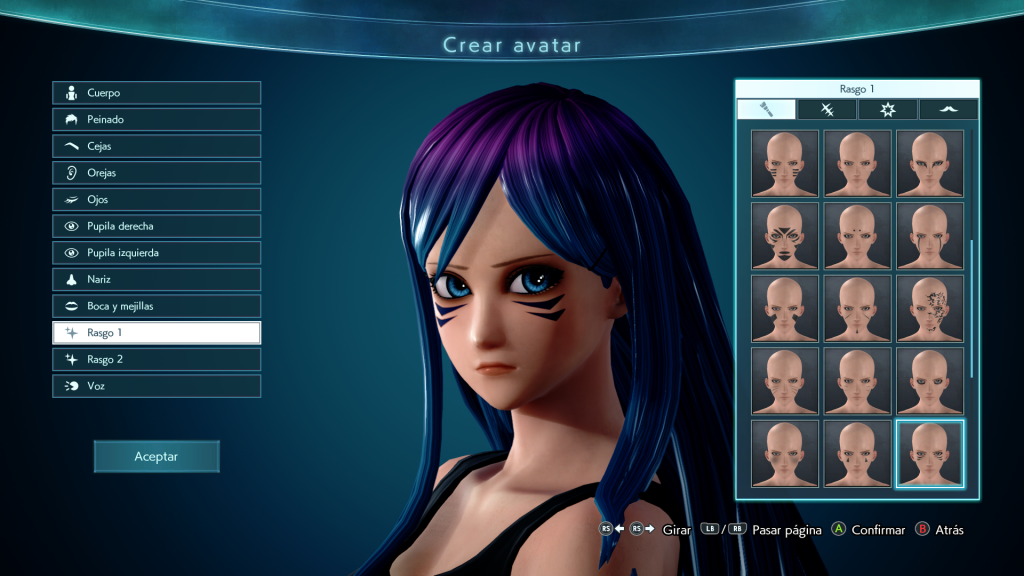Choose the floral side-face tattoo thumbnail
Image resolution: width=1024 pixels, height=576 pixels.
tap(930, 308)
